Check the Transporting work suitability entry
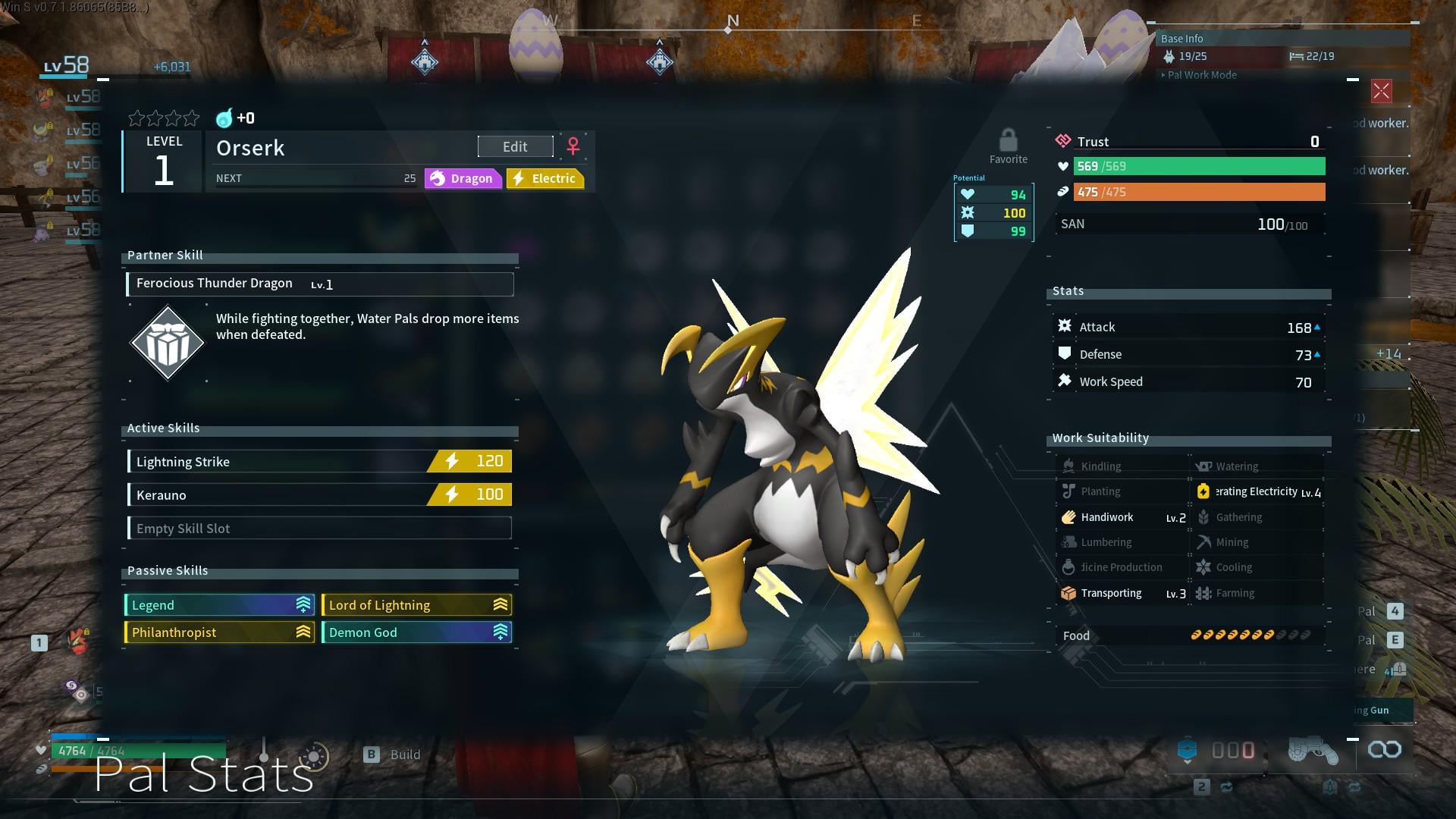This screenshot has width=1456, height=819. [1122, 593]
